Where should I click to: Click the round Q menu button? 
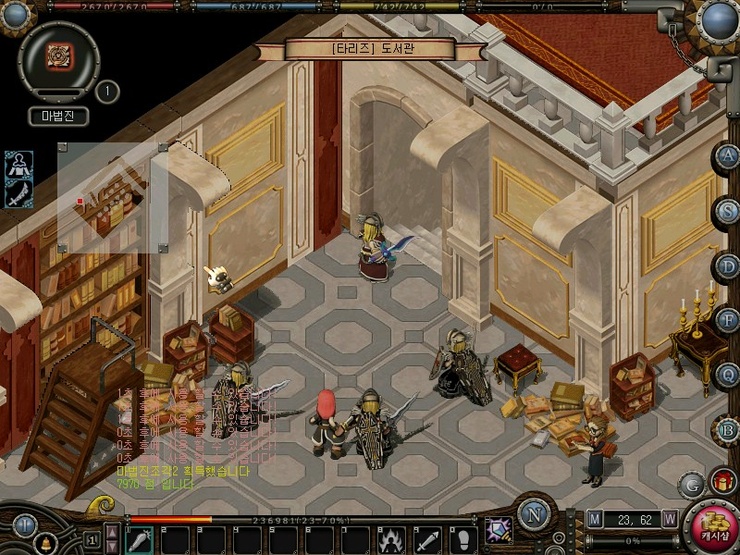[727, 374]
